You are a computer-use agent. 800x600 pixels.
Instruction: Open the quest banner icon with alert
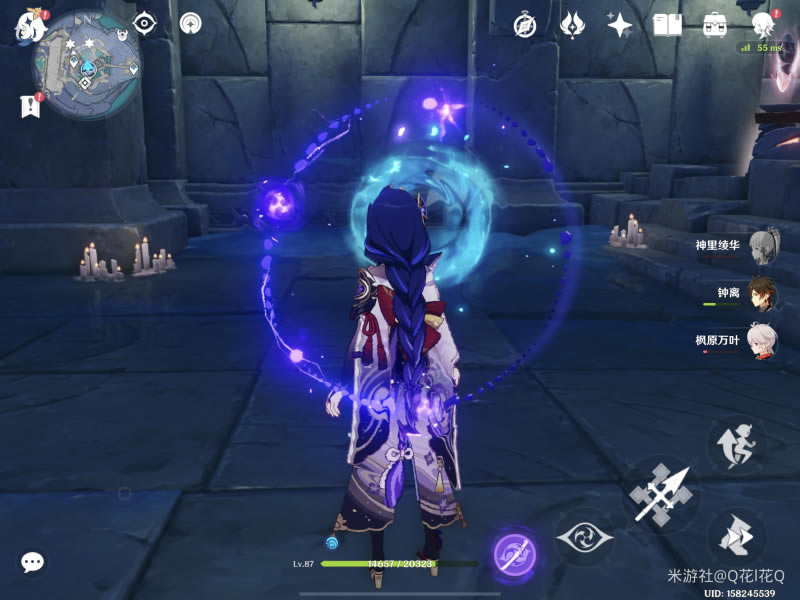[30, 105]
